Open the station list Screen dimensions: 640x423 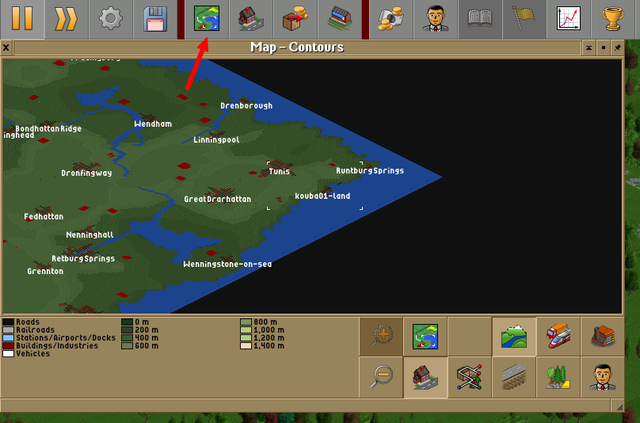click(x=341, y=18)
